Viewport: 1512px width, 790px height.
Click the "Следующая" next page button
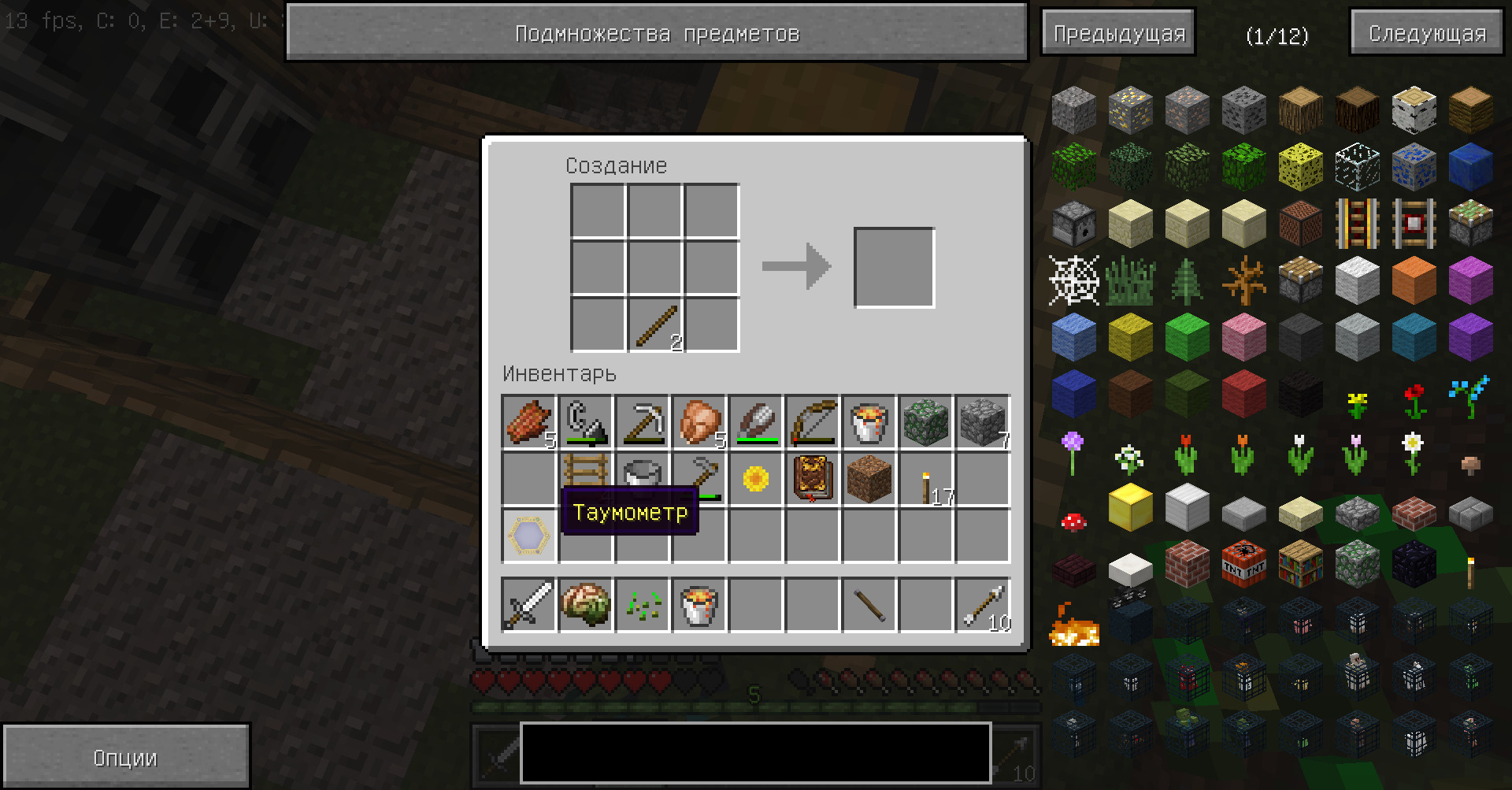(1427, 33)
